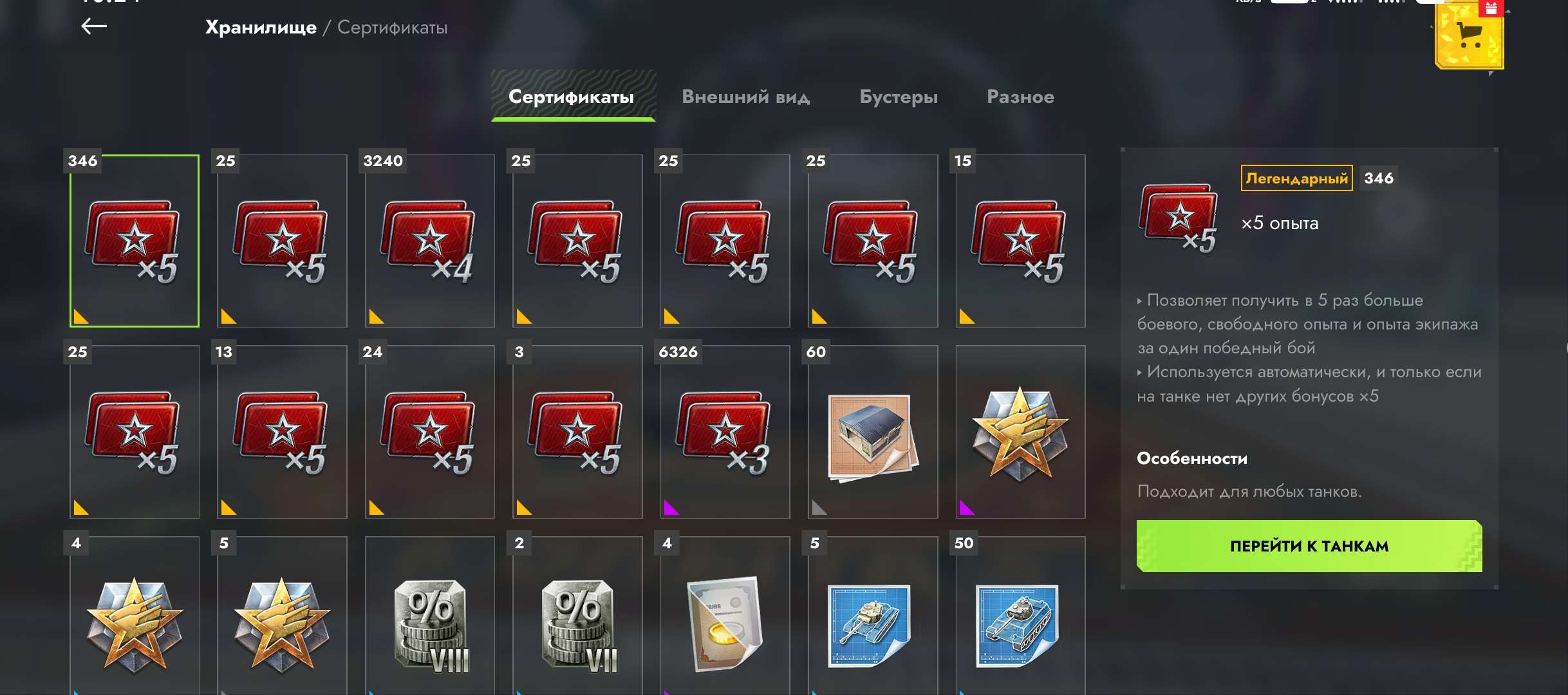Choose the x5 certificate stack of 13
This screenshot has height=695, width=1568.
click(x=282, y=432)
